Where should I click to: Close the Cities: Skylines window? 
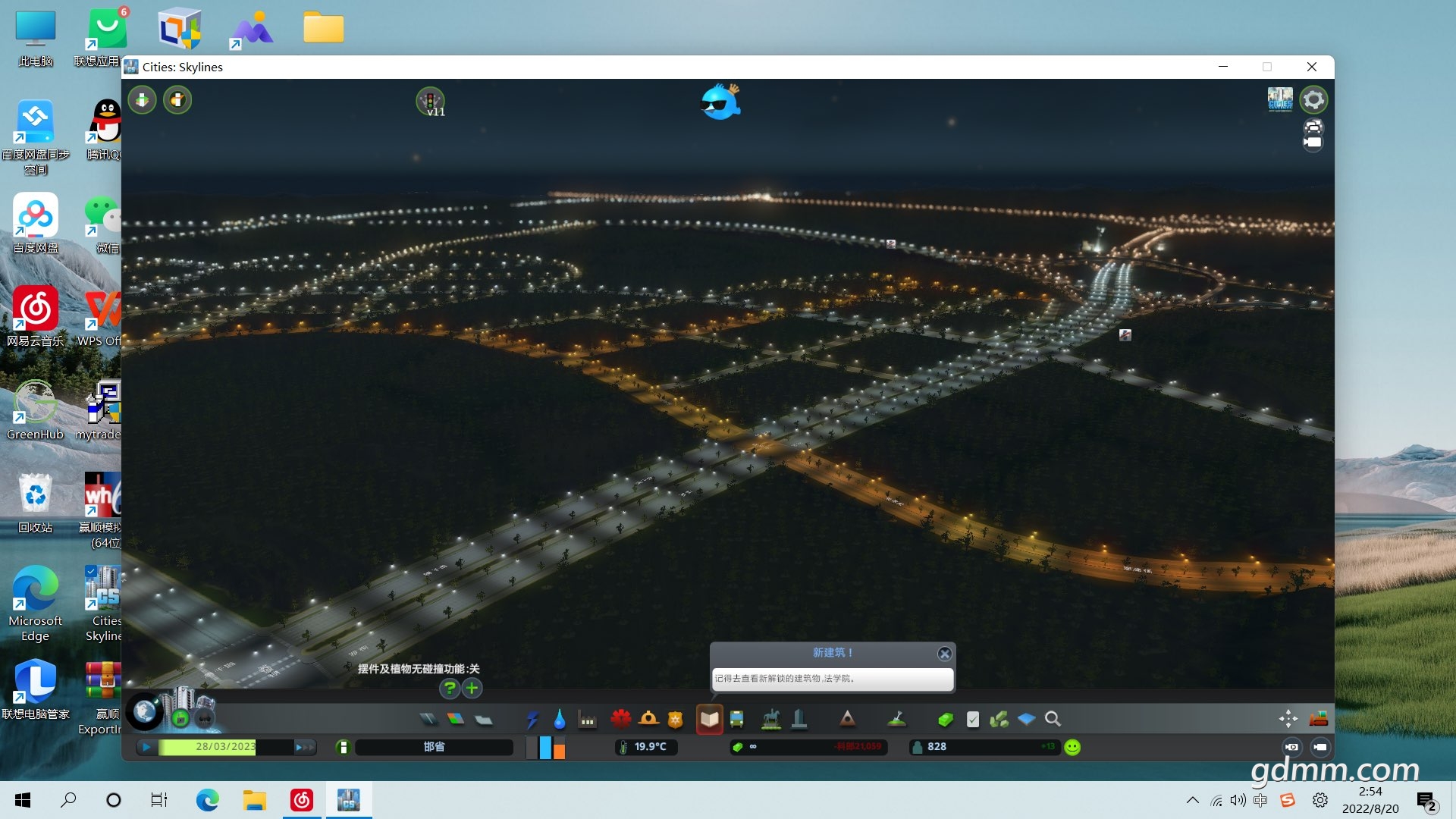pos(1311,67)
